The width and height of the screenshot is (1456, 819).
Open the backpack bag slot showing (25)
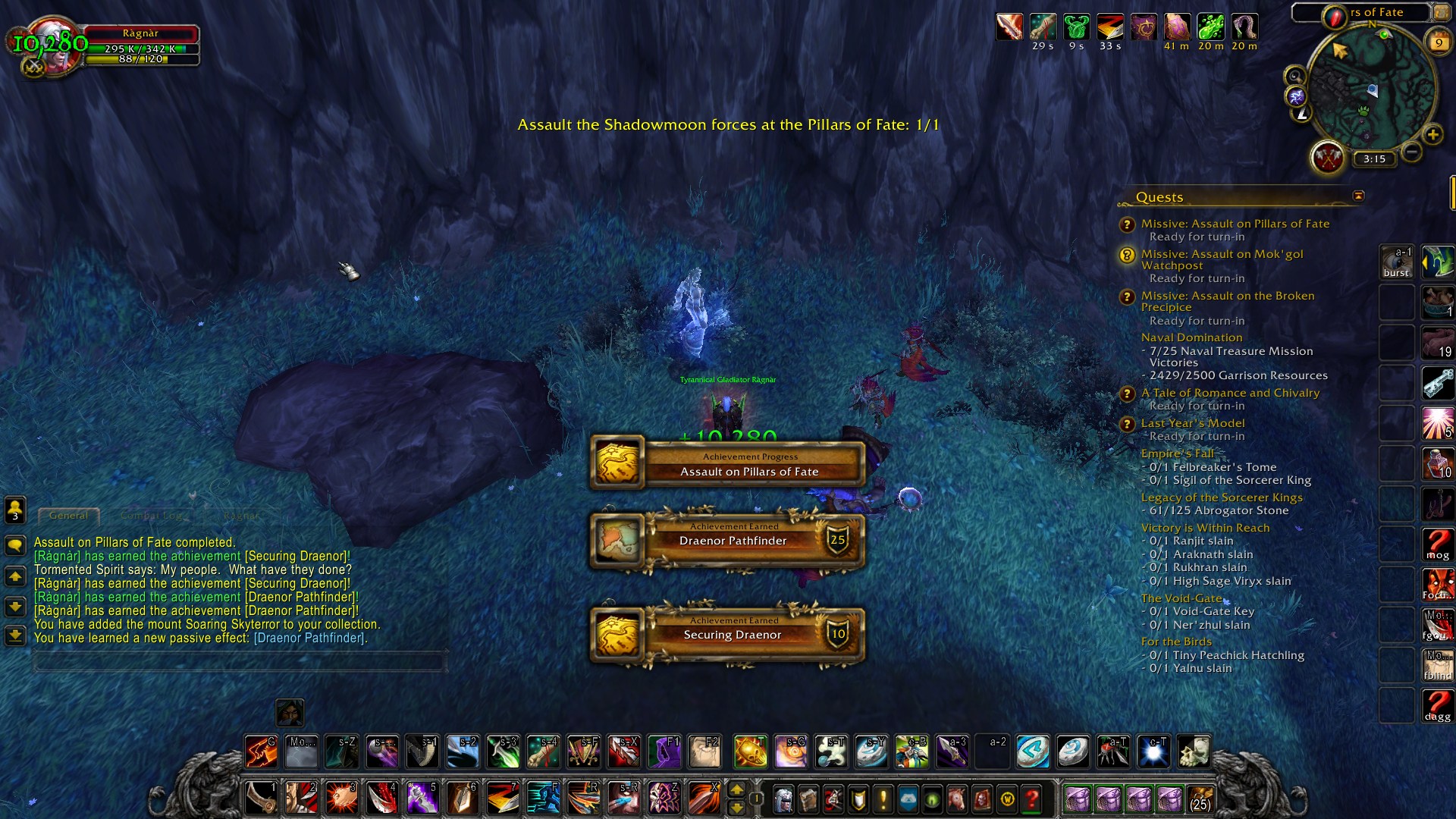[1200, 799]
